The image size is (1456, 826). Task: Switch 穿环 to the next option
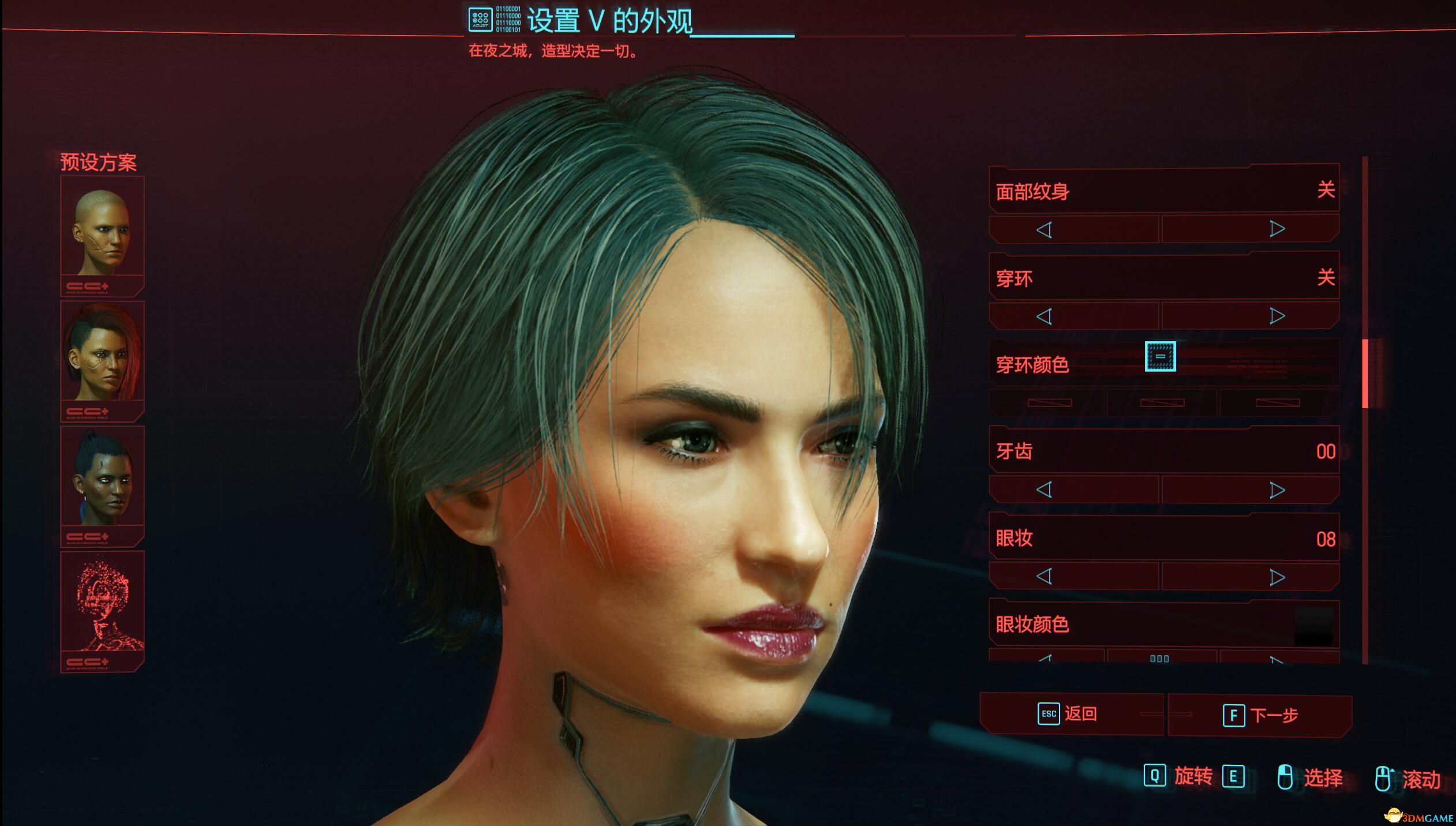pyautogui.click(x=1277, y=316)
